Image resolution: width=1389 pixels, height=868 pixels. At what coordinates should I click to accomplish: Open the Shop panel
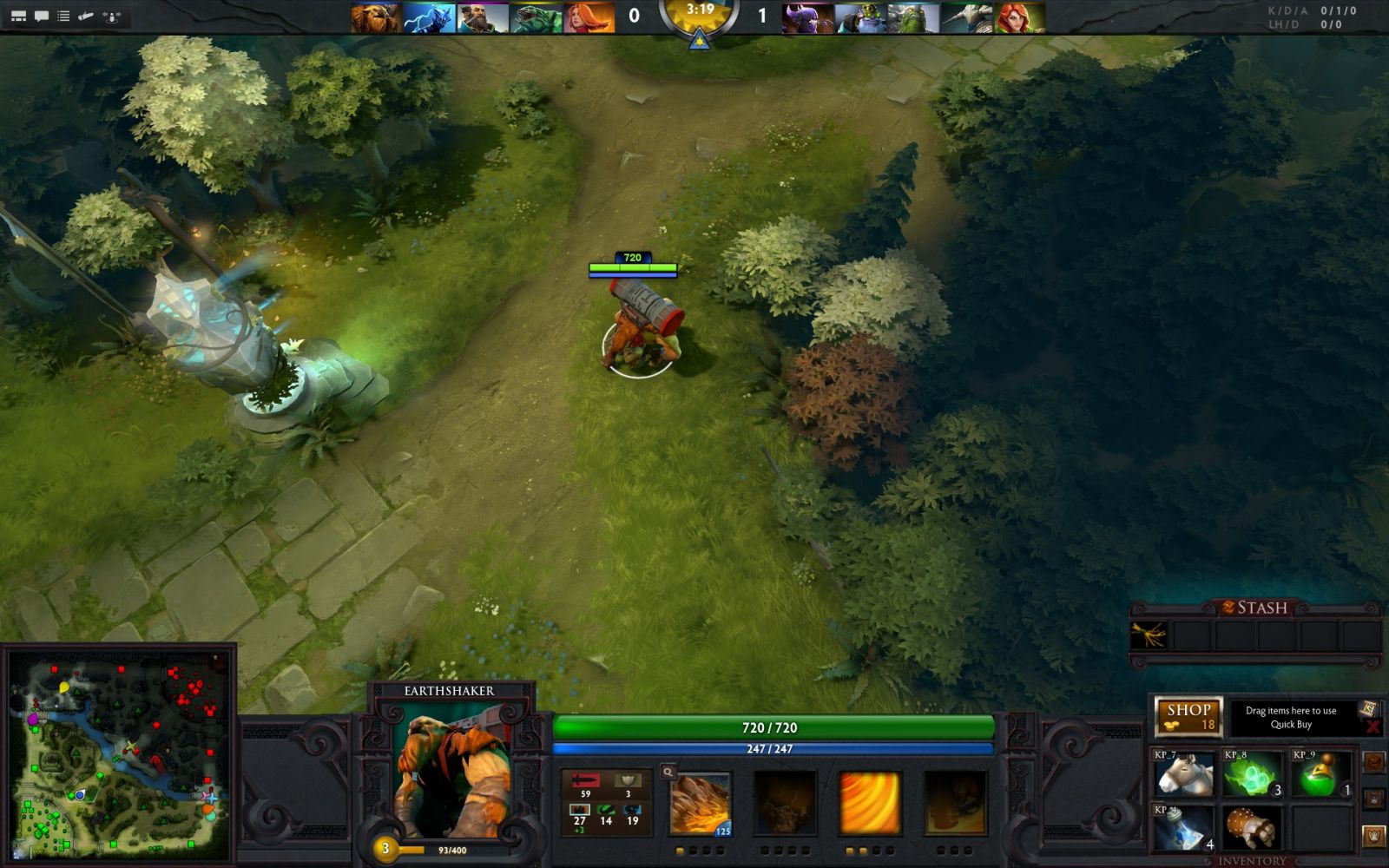[x=1188, y=716]
